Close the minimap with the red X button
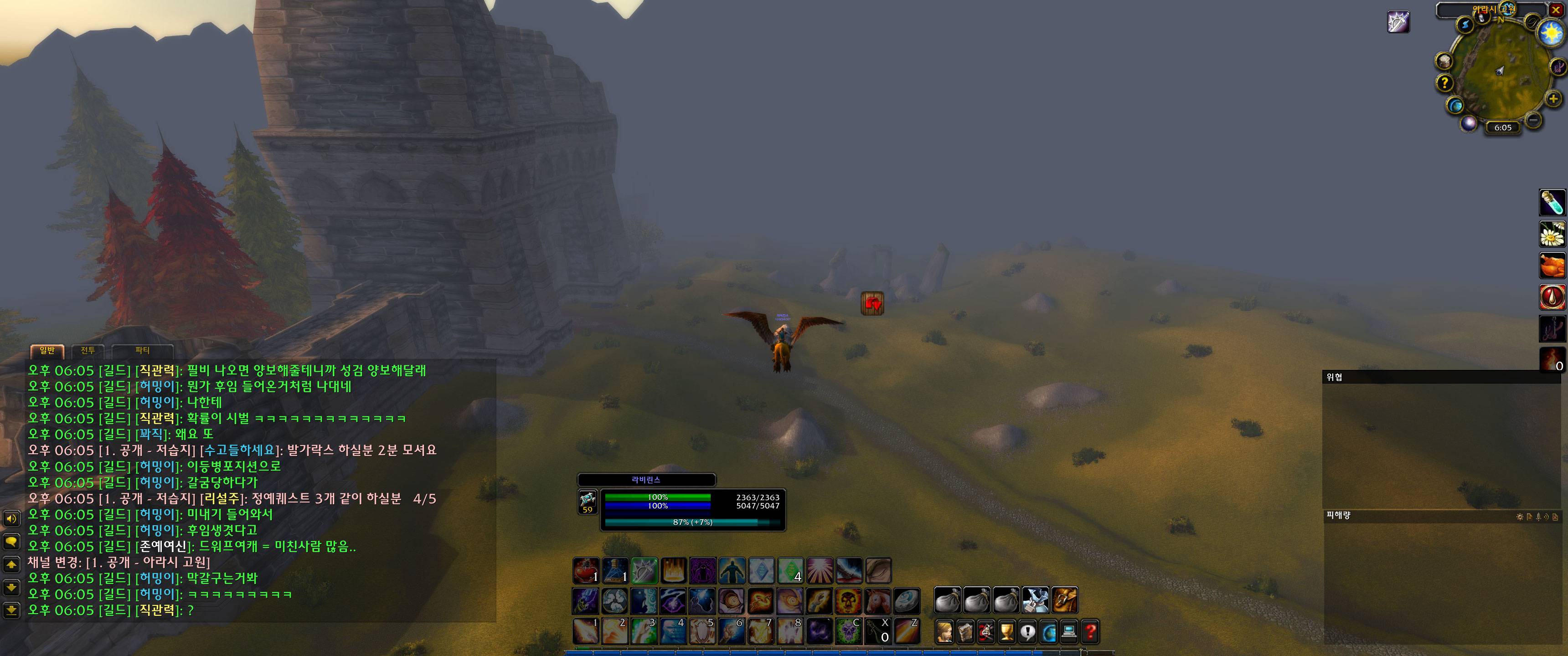Screen dimensions: 1568x656 point(1557,10)
